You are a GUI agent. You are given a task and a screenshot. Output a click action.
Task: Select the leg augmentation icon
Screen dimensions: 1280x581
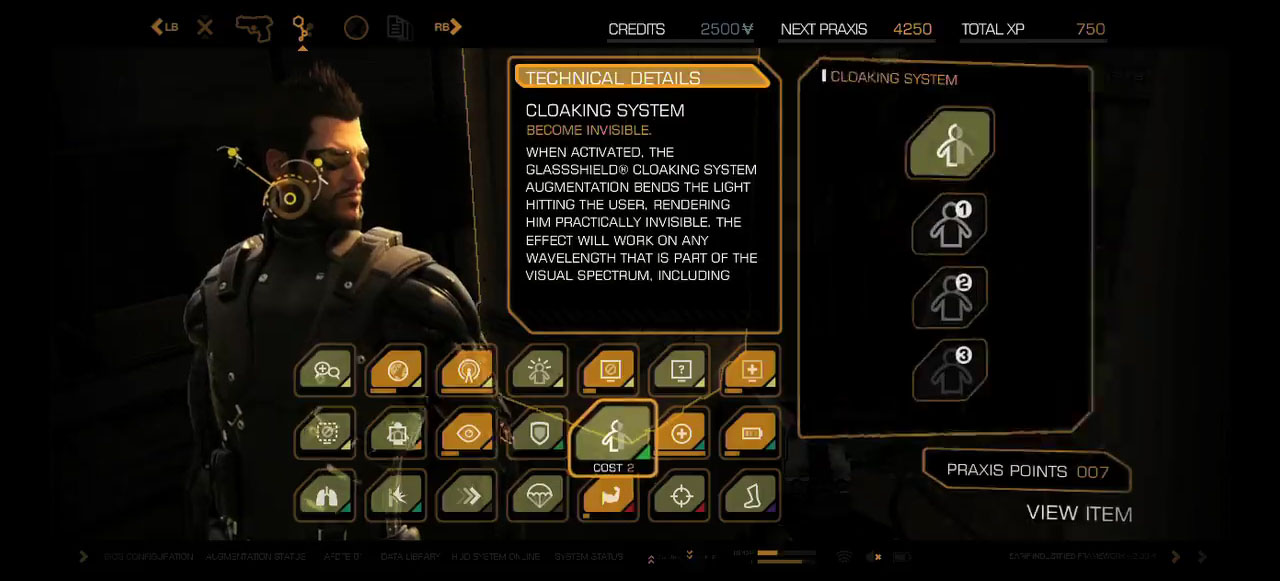coord(751,496)
